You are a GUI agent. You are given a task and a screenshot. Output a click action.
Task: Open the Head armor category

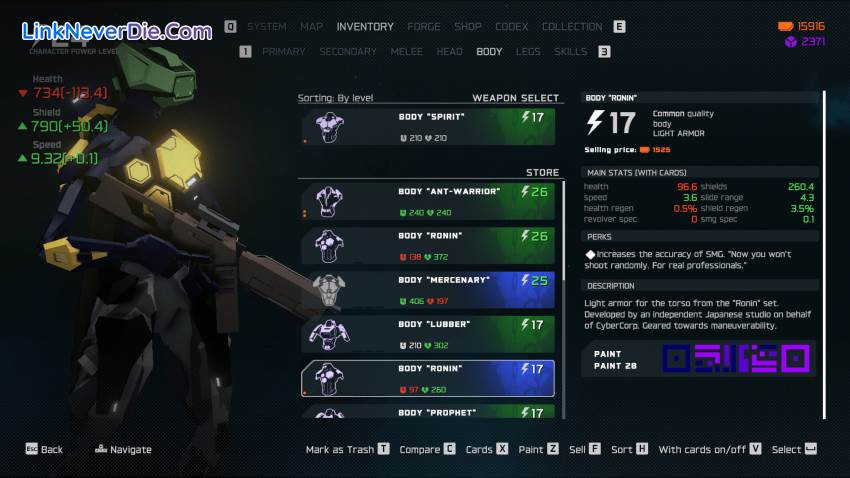point(450,52)
